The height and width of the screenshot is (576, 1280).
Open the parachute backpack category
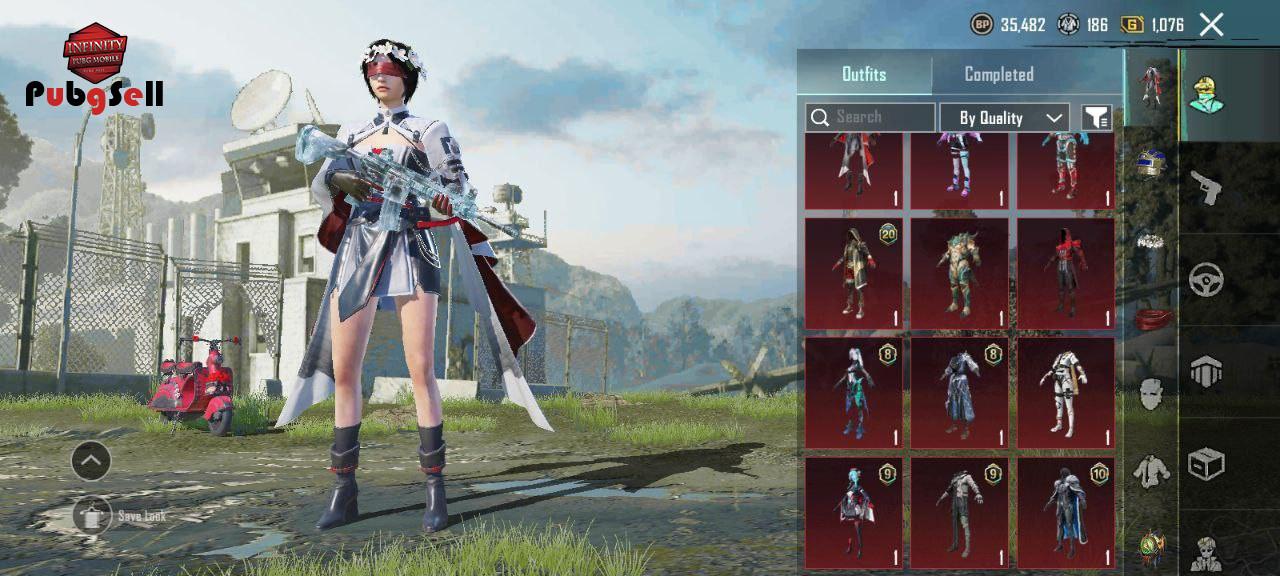tap(1206, 371)
